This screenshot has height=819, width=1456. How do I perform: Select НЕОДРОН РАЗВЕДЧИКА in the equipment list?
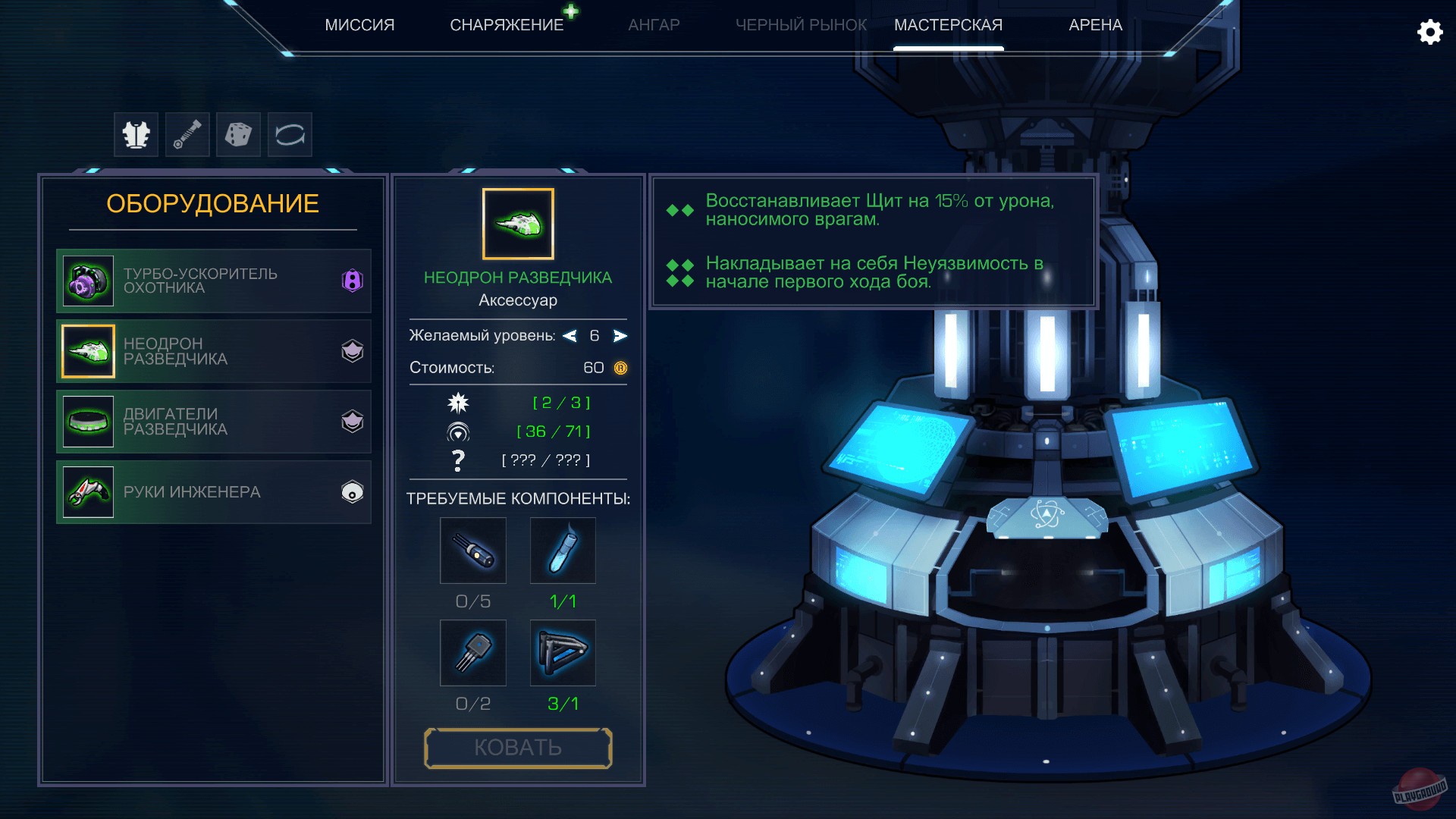pos(214,351)
